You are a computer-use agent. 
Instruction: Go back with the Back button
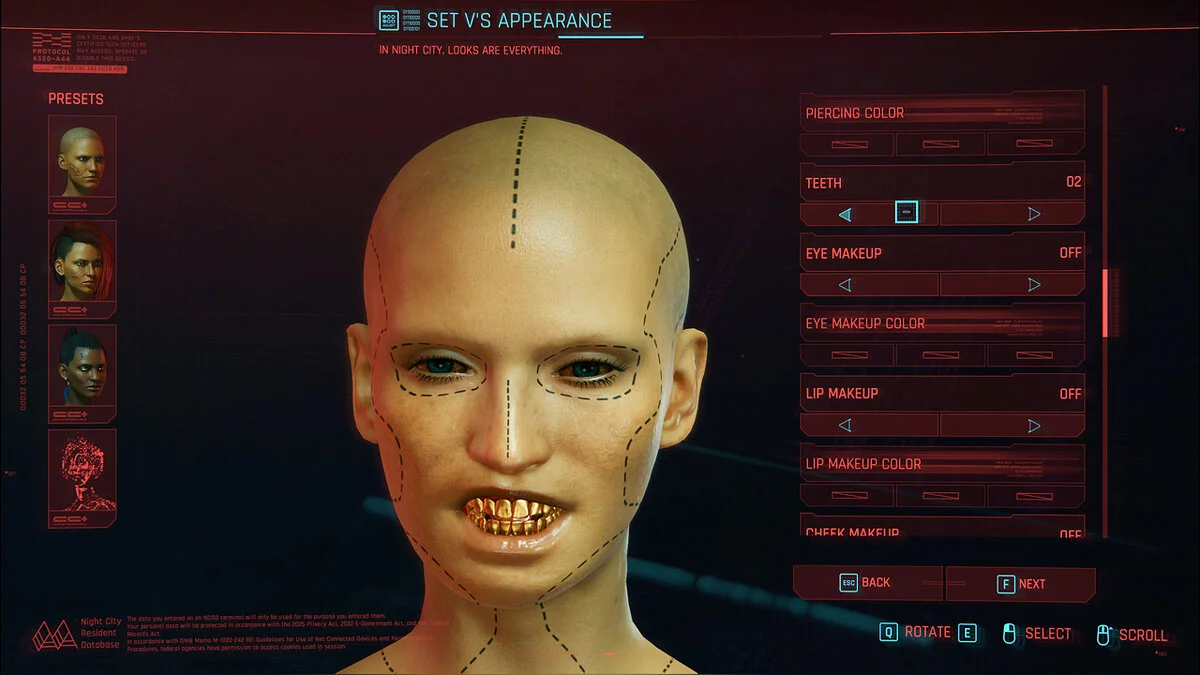point(867,583)
